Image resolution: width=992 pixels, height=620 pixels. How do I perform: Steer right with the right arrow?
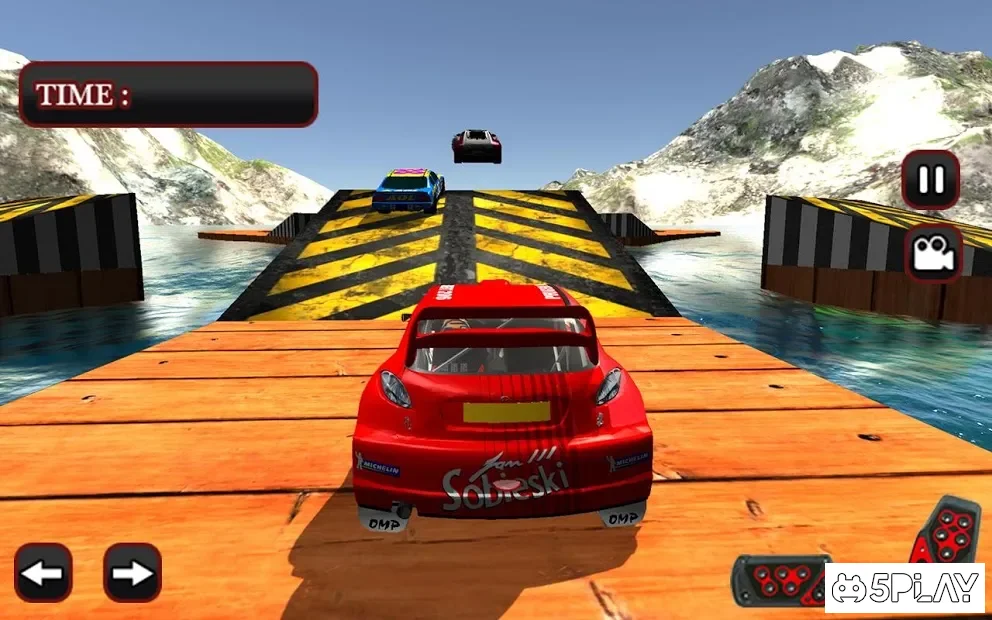pyautogui.click(x=132, y=572)
